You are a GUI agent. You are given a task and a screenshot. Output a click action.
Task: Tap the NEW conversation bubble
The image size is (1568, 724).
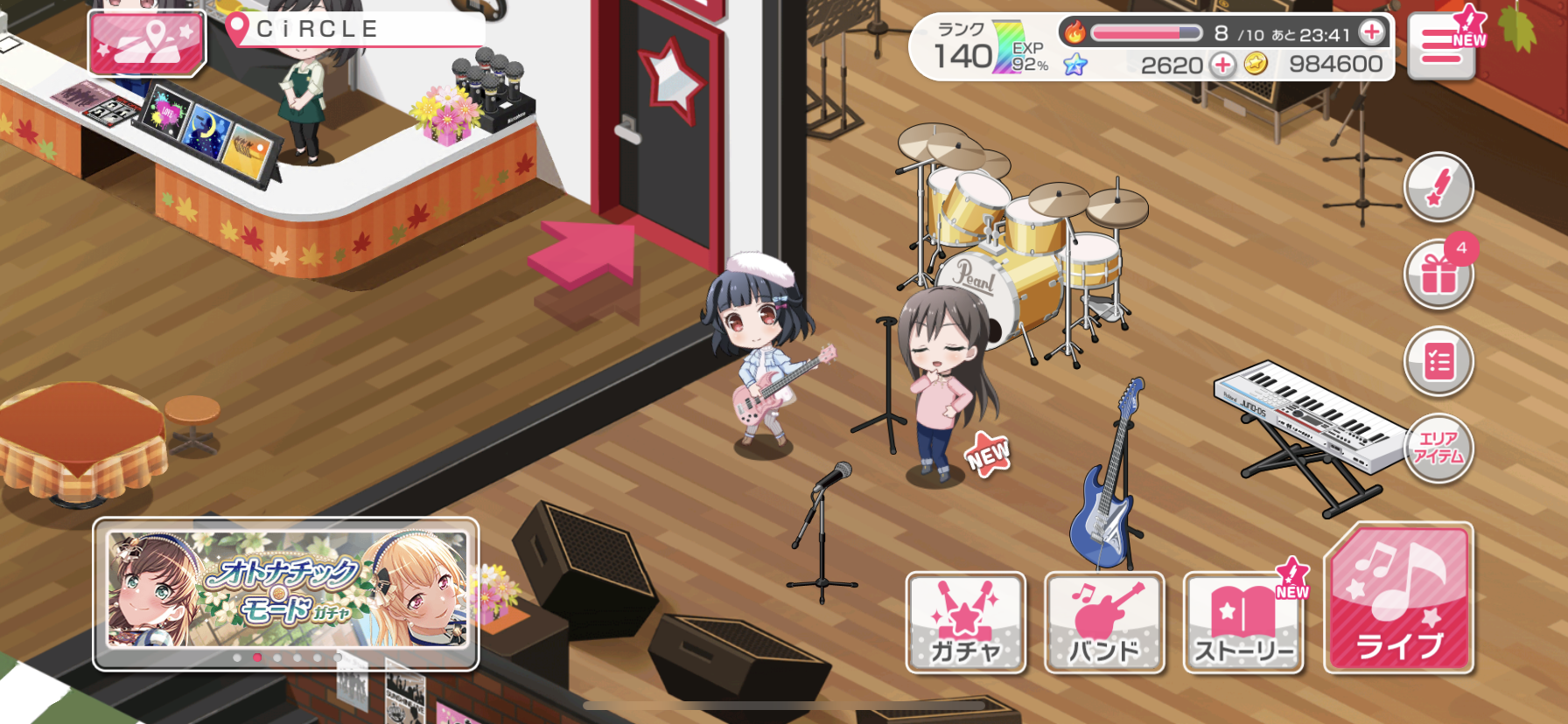coord(988,455)
